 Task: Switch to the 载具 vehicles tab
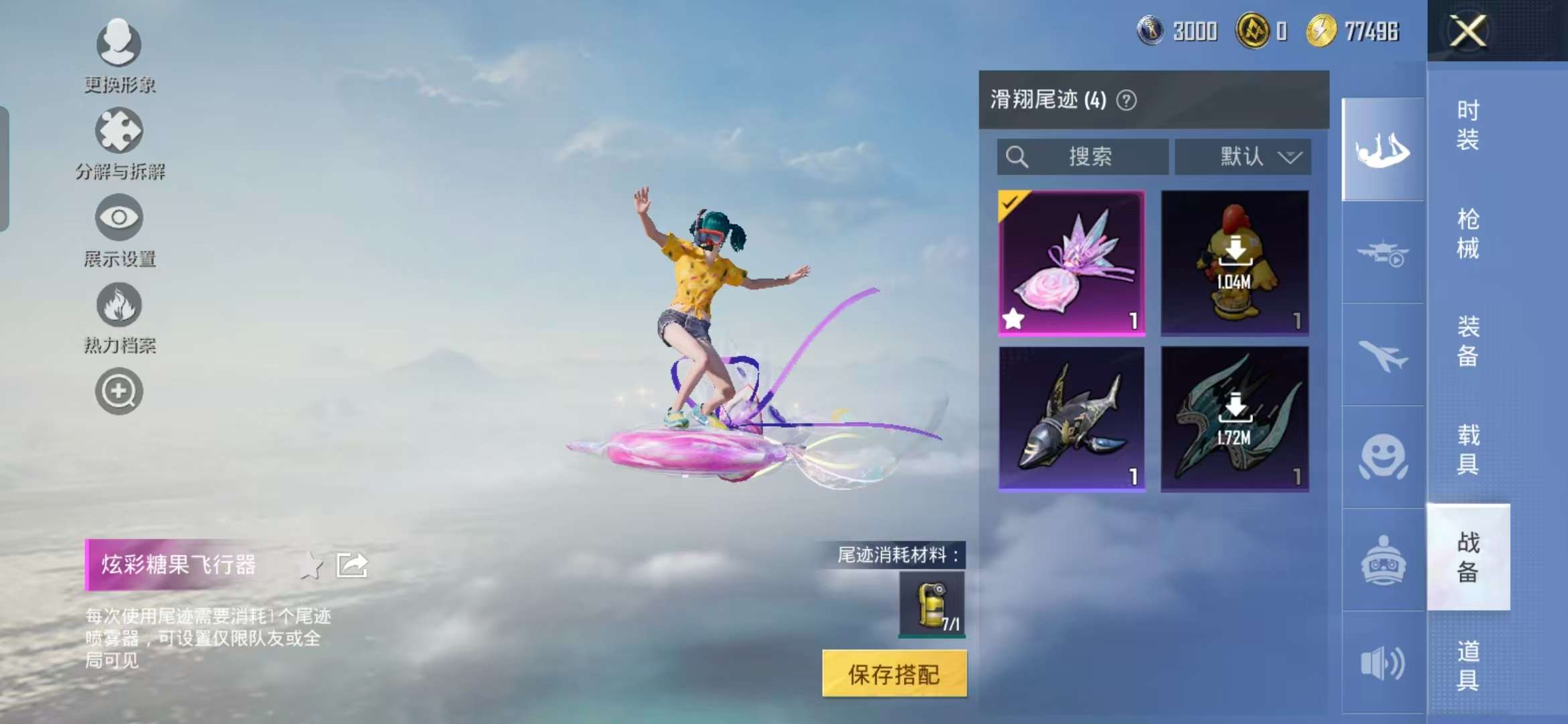(x=1467, y=449)
